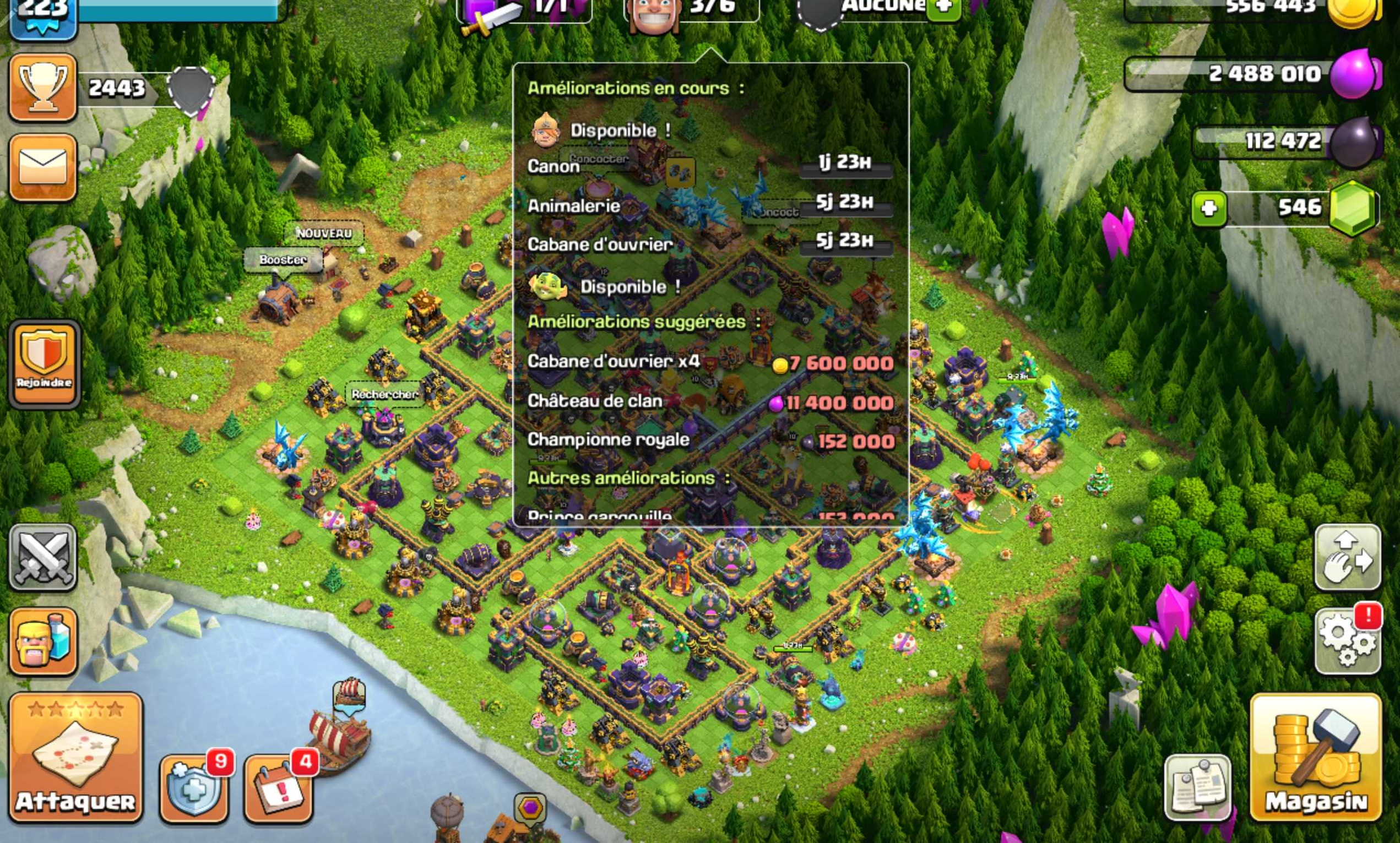Click the Rejoindre clan shield button
The image size is (1400, 843).
pyautogui.click(x=44, y=363)
